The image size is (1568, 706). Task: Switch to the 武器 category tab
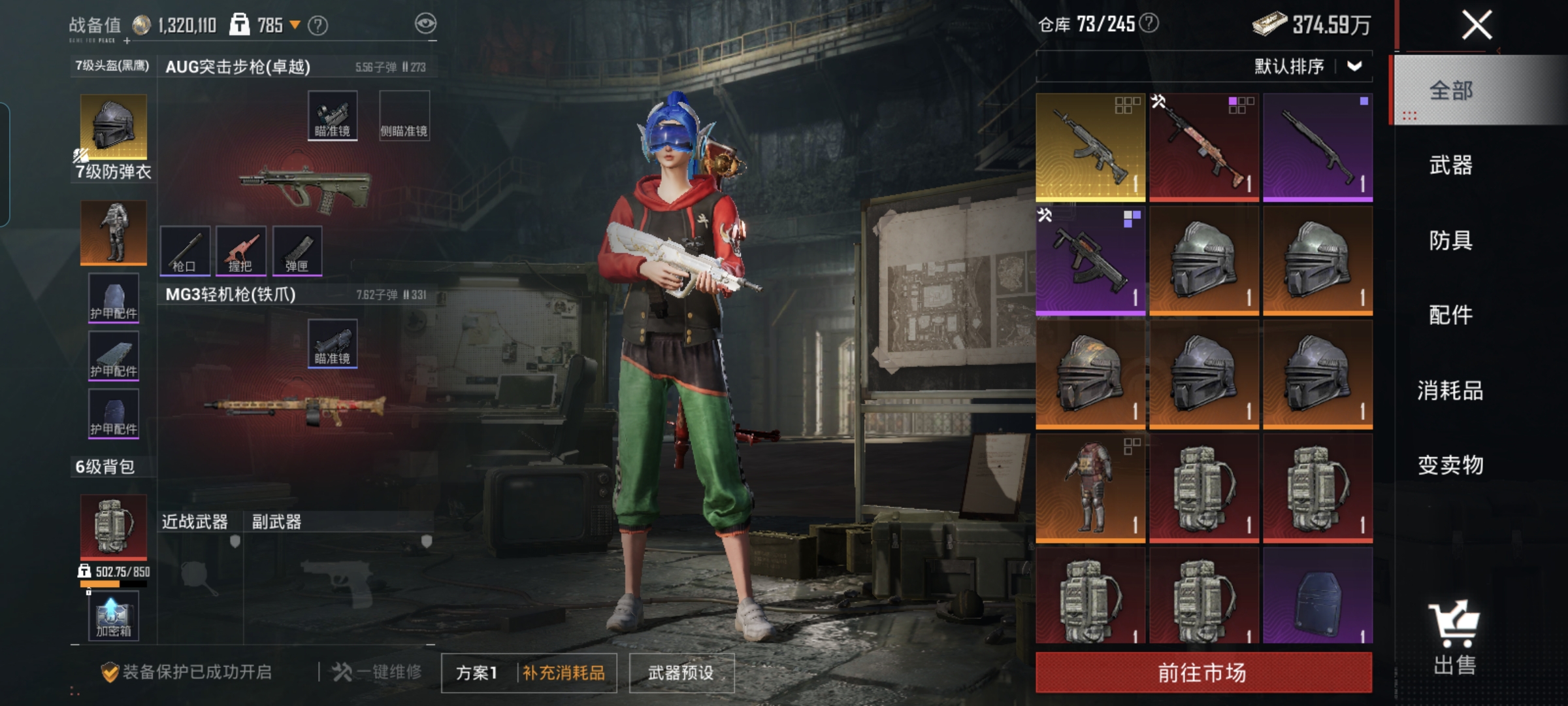(1450, 165)
